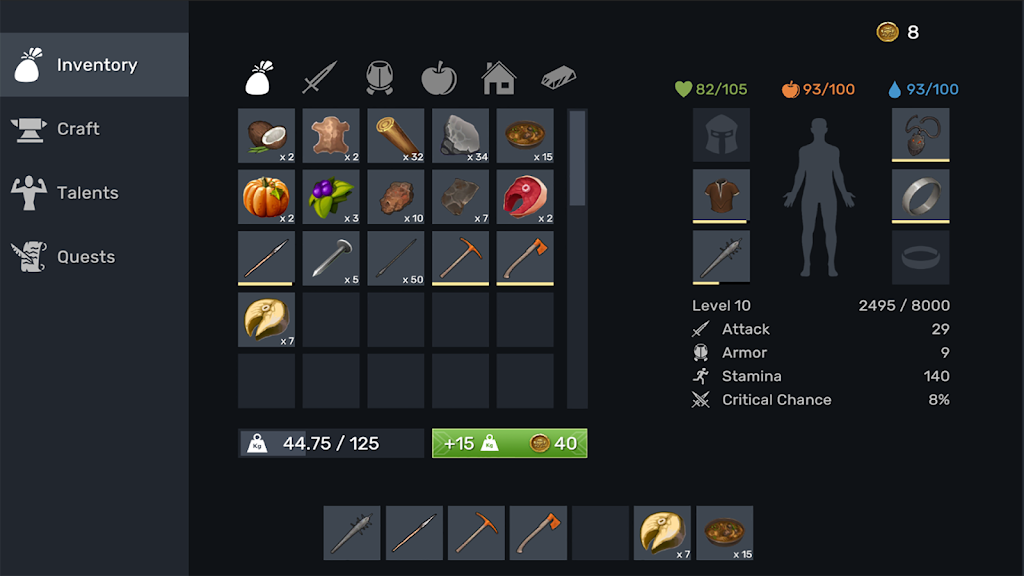The width and height of the screenshot is (1024, 576).
Task: Select the pumpkin inventory slot
Action: pyautogui.click(x=266, y=197)
